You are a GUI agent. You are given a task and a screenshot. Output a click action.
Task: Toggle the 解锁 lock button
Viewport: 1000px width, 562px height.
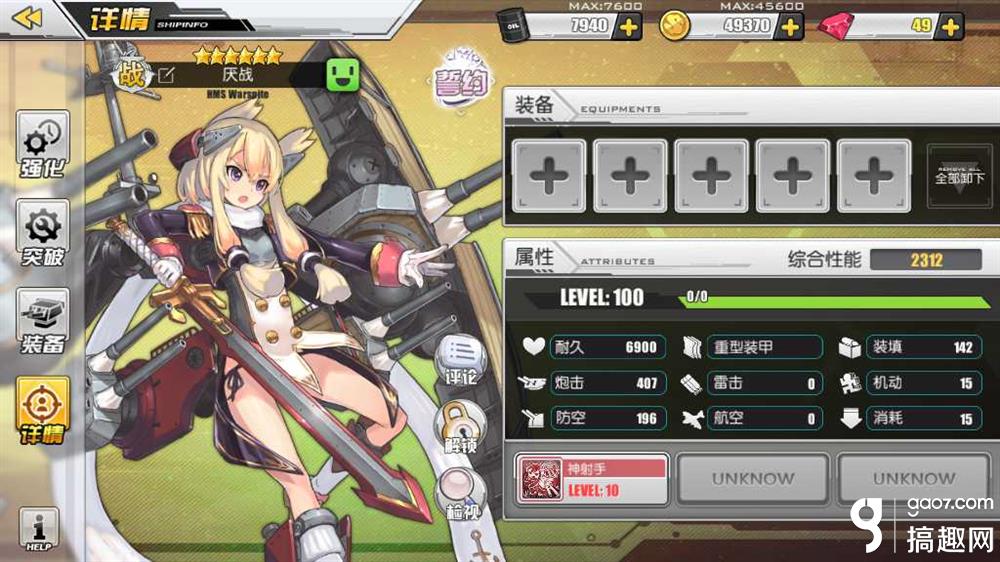[x=460, y=427]
